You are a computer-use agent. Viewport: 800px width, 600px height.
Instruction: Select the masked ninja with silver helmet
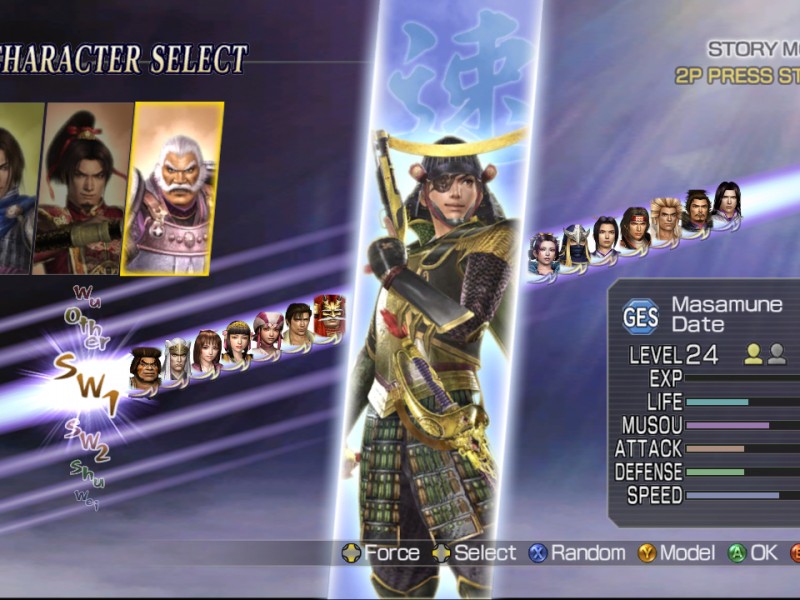click(x=575, y=243)
